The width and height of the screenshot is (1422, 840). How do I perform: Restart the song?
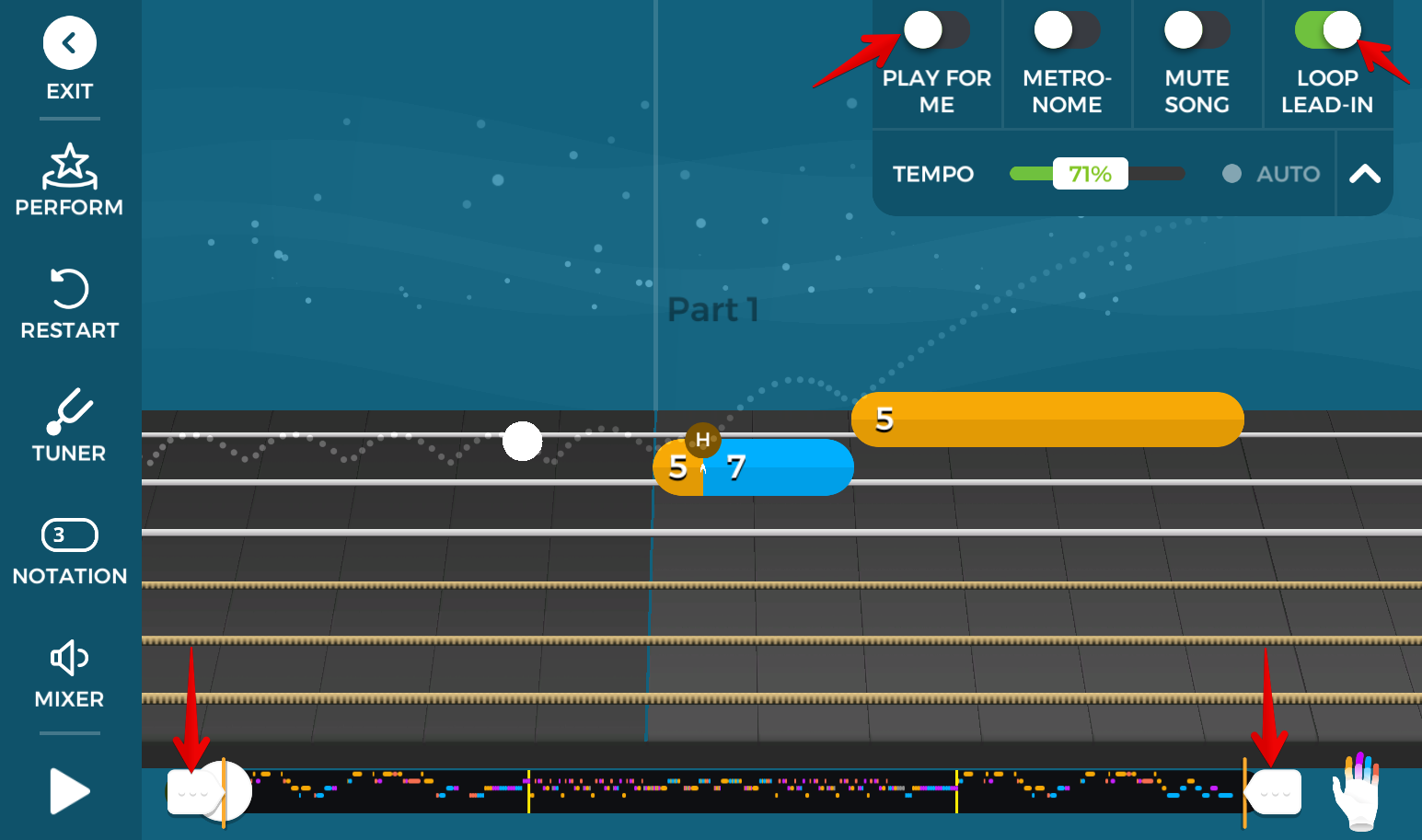click(x=69, y=304)
